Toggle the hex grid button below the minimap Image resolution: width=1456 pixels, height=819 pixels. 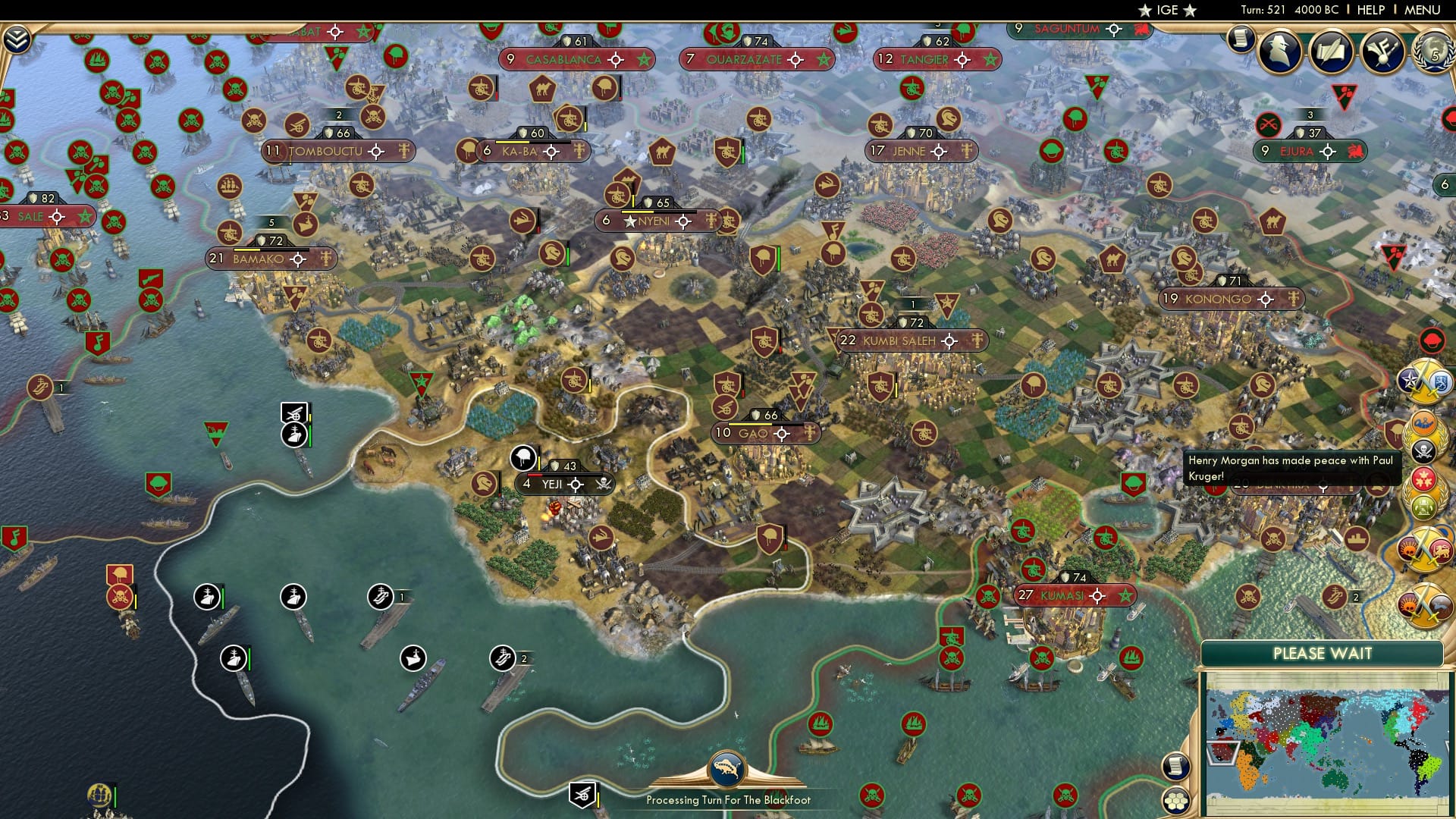[x=1177, y=801]
